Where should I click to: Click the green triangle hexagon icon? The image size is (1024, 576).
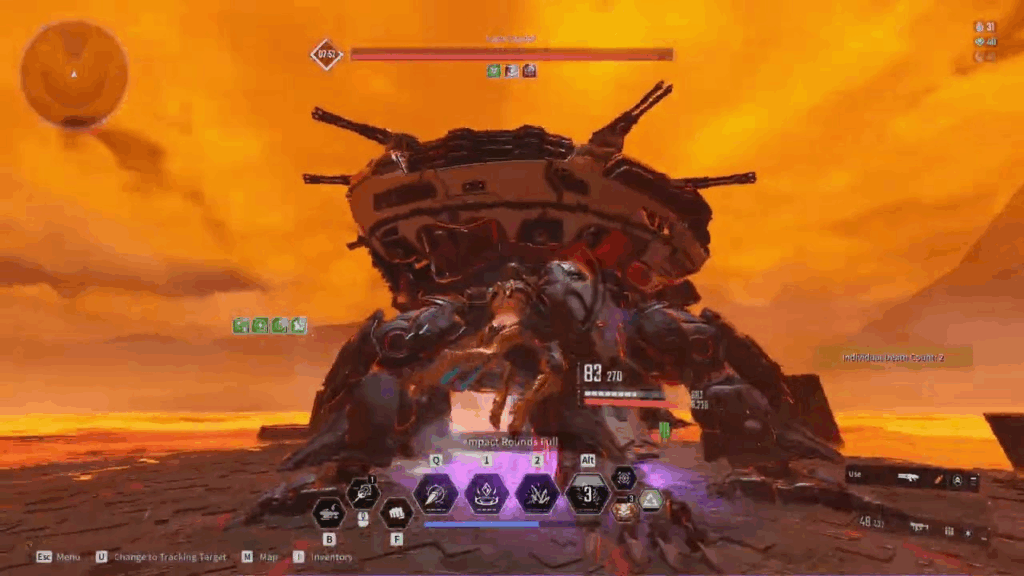click(651, 500)
